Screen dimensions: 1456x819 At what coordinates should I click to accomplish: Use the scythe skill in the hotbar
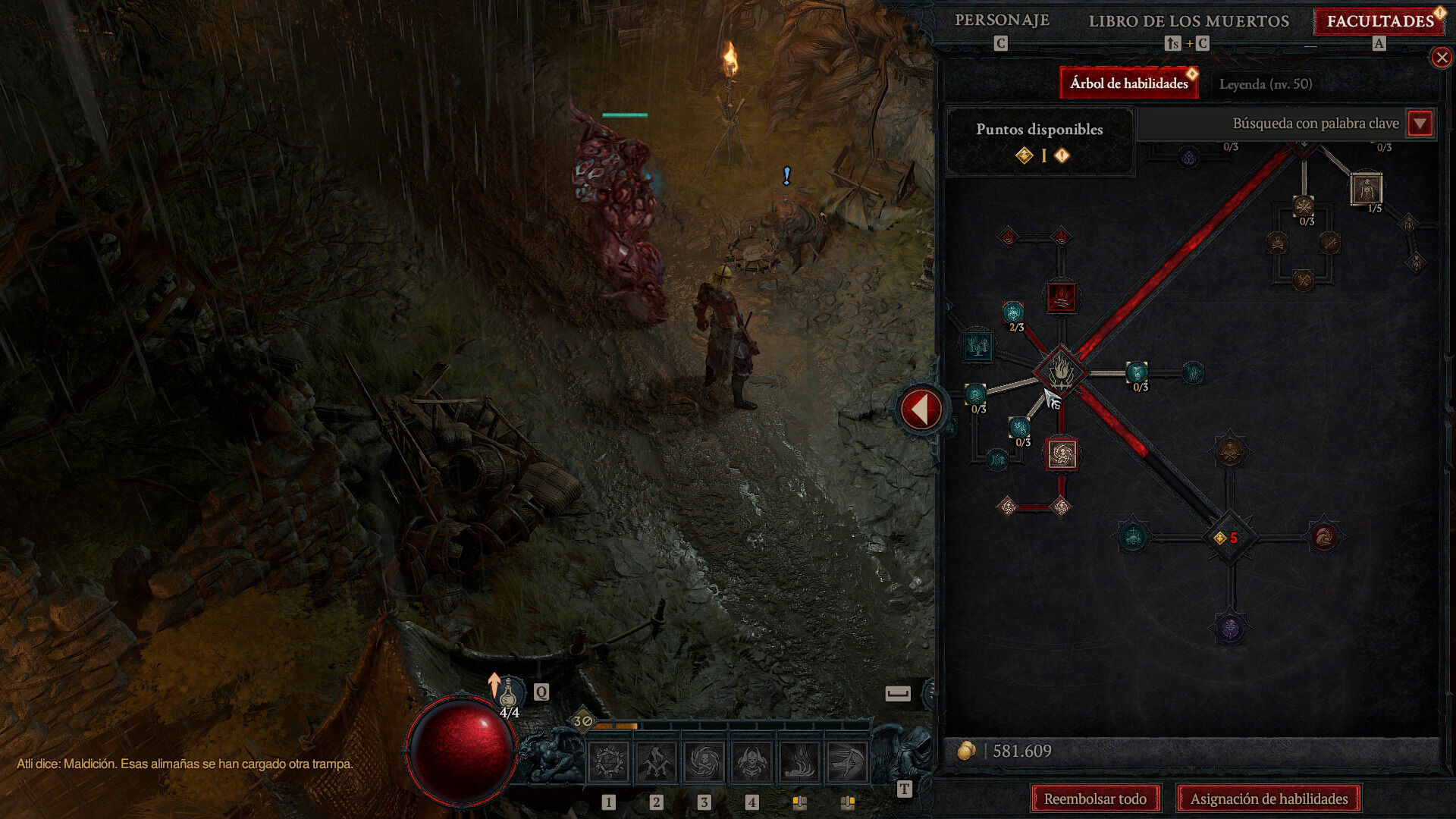[x=847, y=762]
